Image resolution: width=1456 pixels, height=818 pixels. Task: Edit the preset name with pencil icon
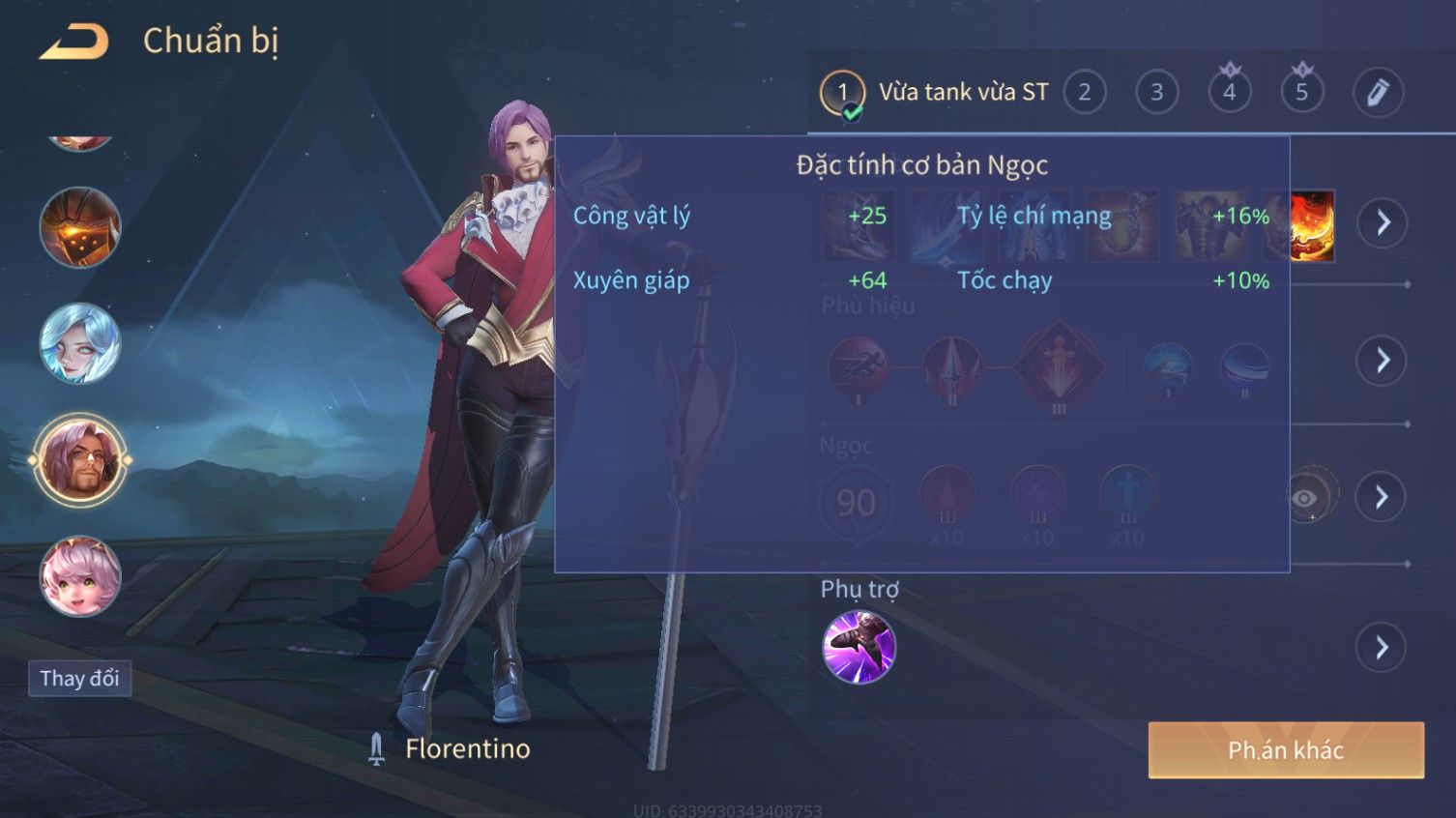point(1377,93)
